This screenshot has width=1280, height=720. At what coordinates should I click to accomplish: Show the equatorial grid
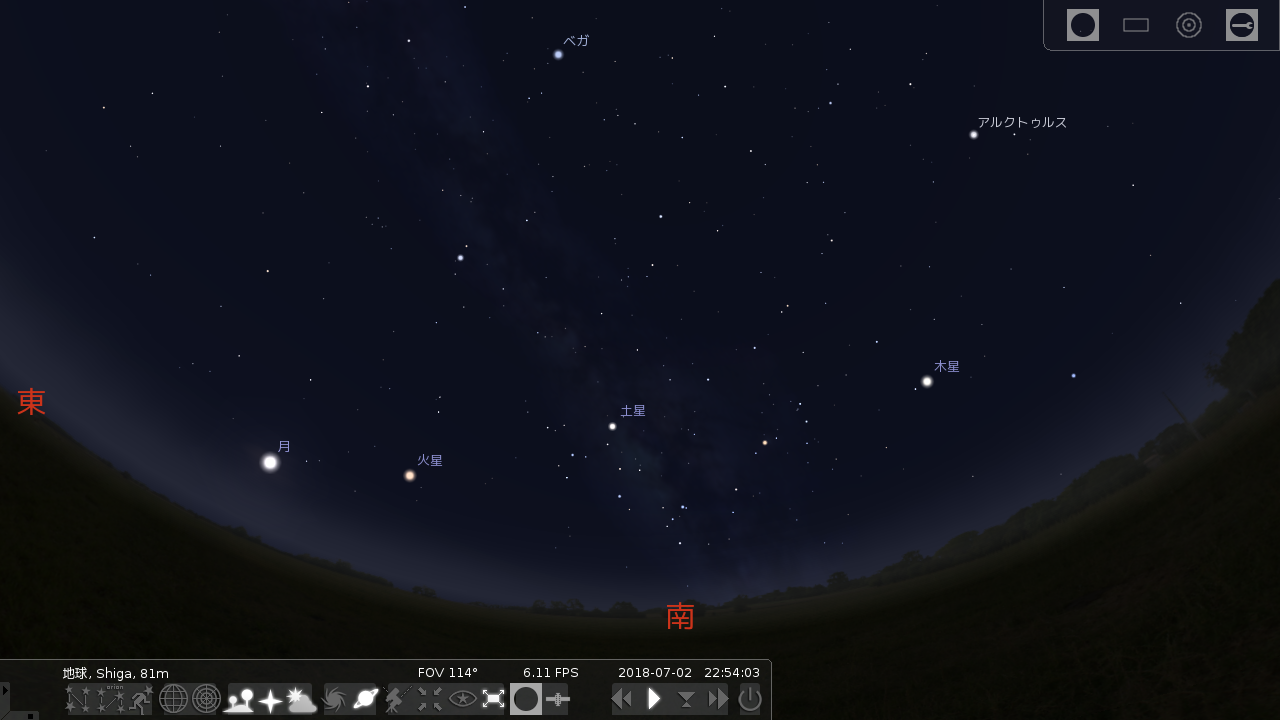tap(174, 699)
